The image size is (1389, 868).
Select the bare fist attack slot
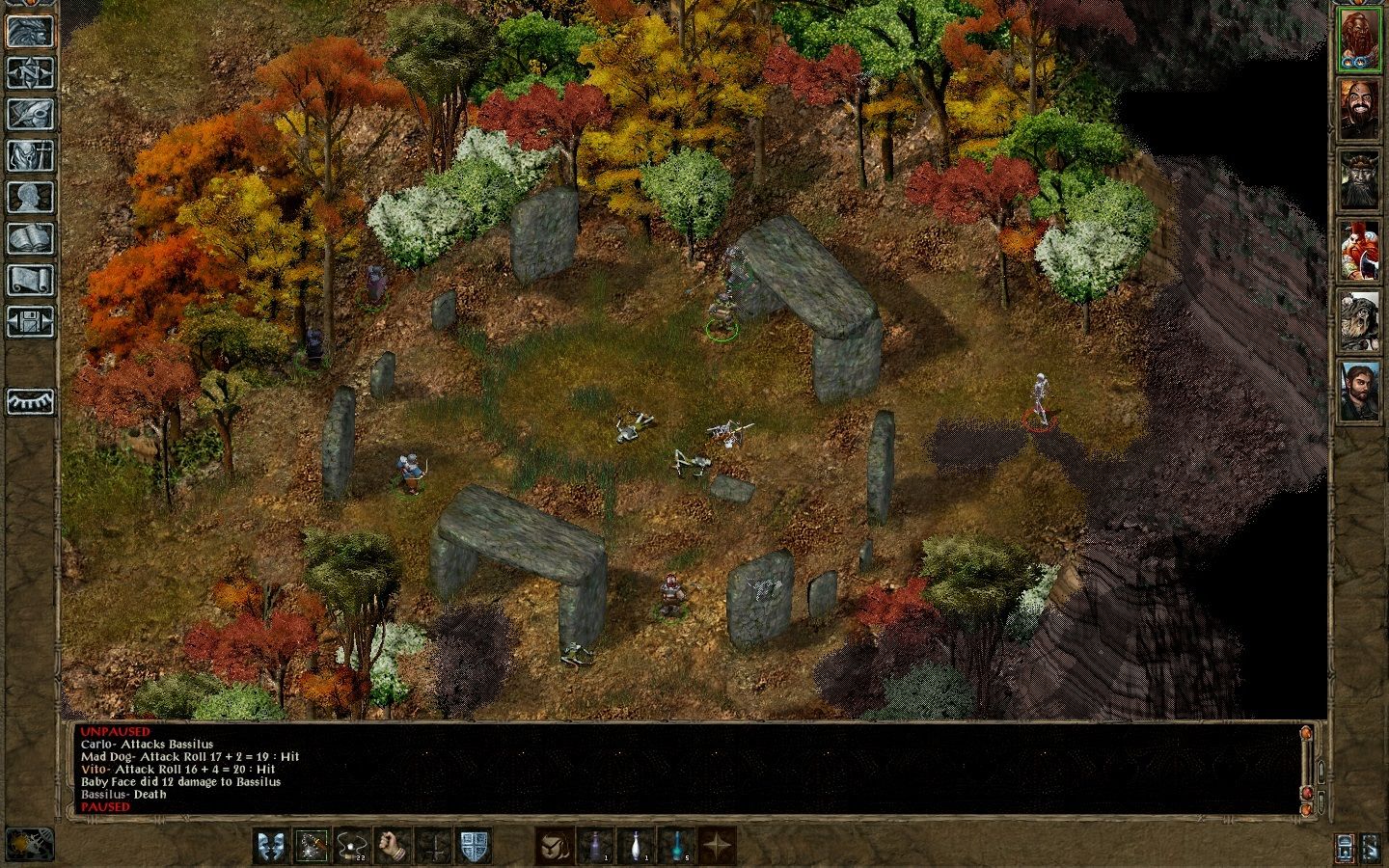(x=394, y=845)
